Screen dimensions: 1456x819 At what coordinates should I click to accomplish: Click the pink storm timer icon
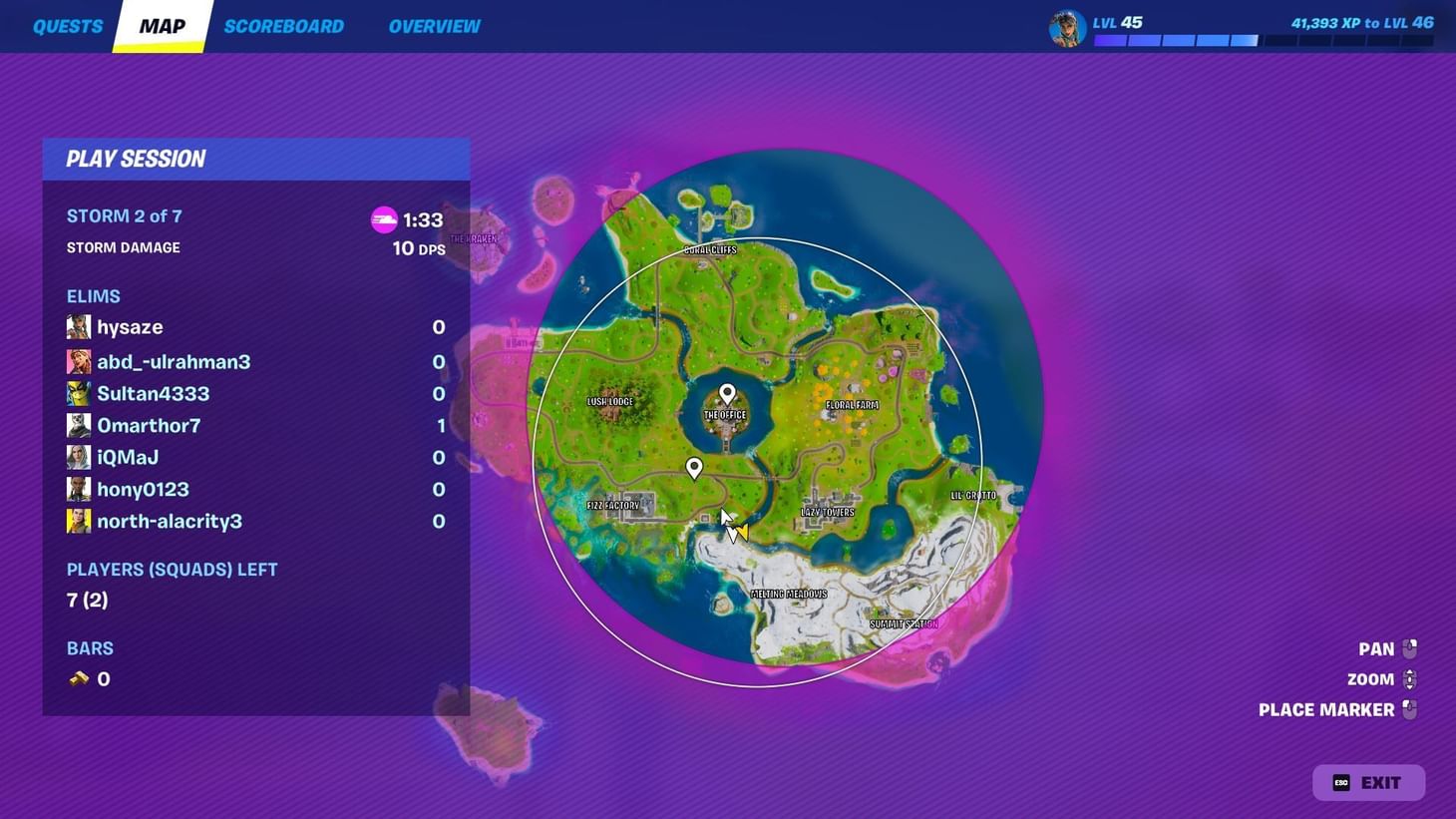[x=384, y=219]
